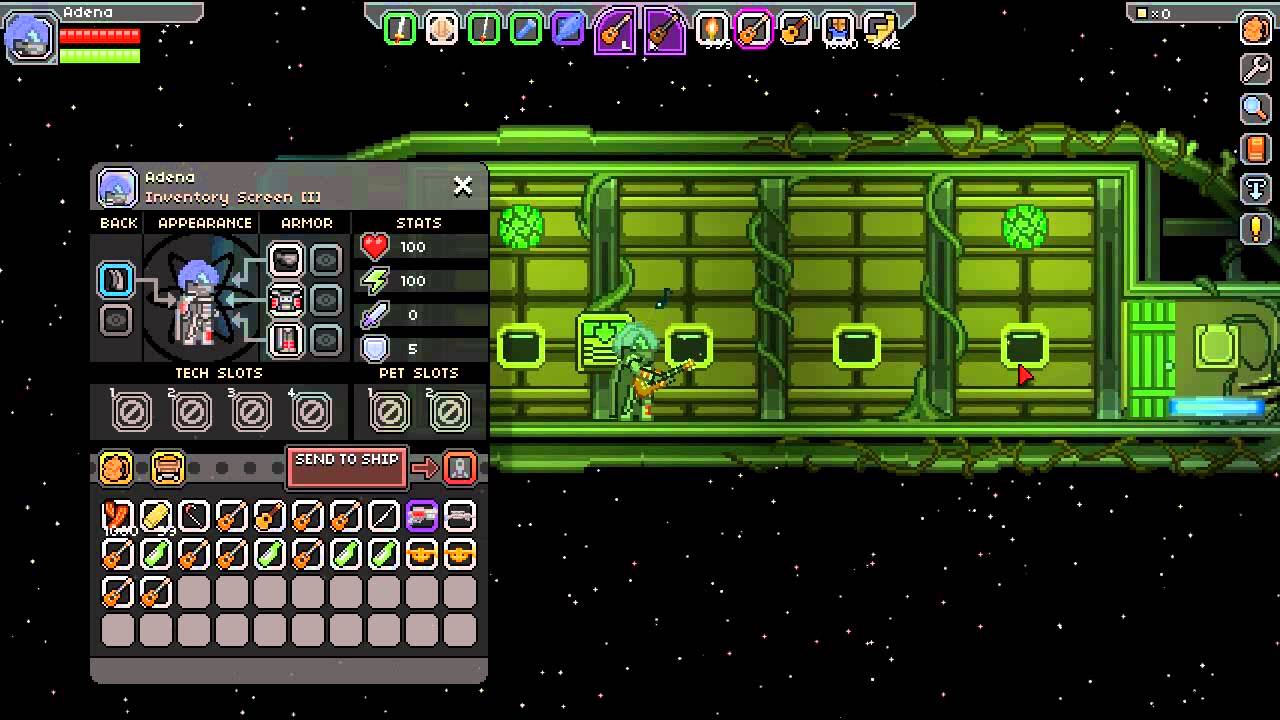Select the blue flashlight hotbar slot
This screenshot has width=1280, height=720.
526,29
